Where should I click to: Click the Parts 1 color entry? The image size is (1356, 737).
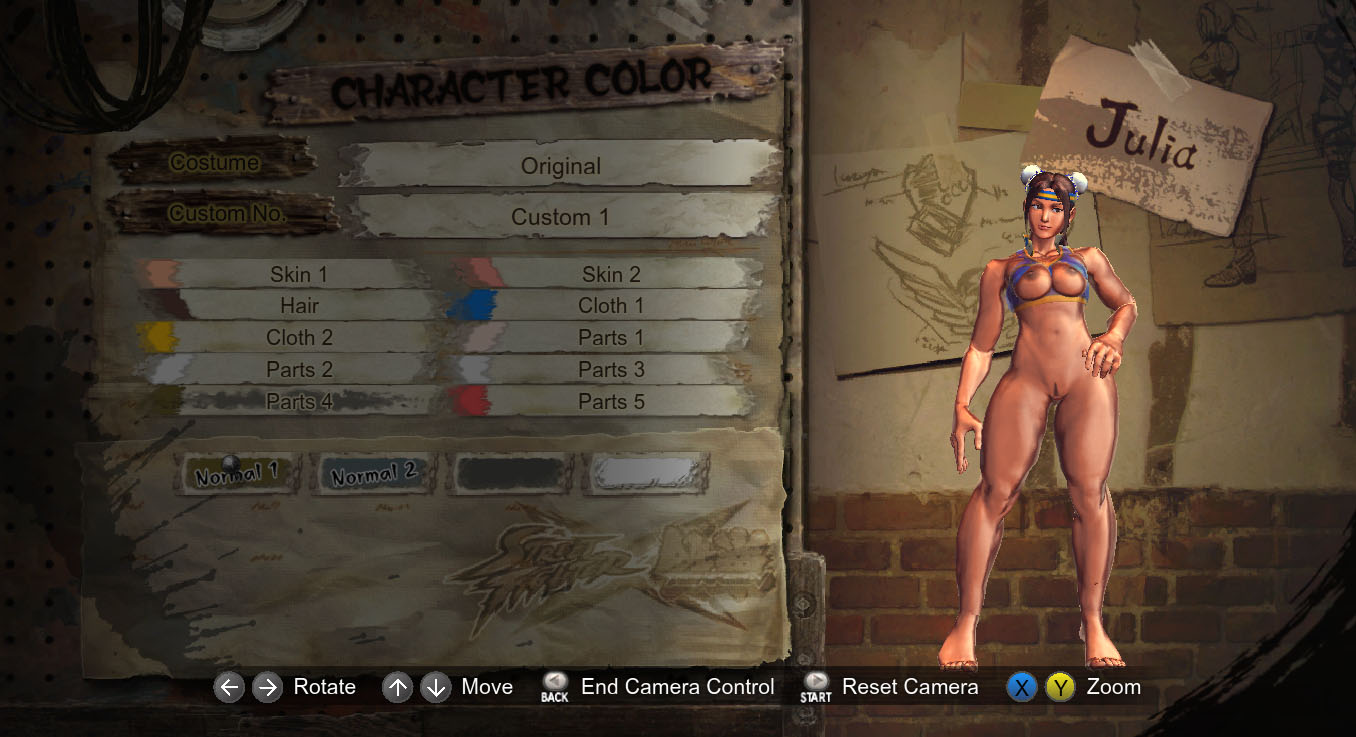click(x=610, y=338)
